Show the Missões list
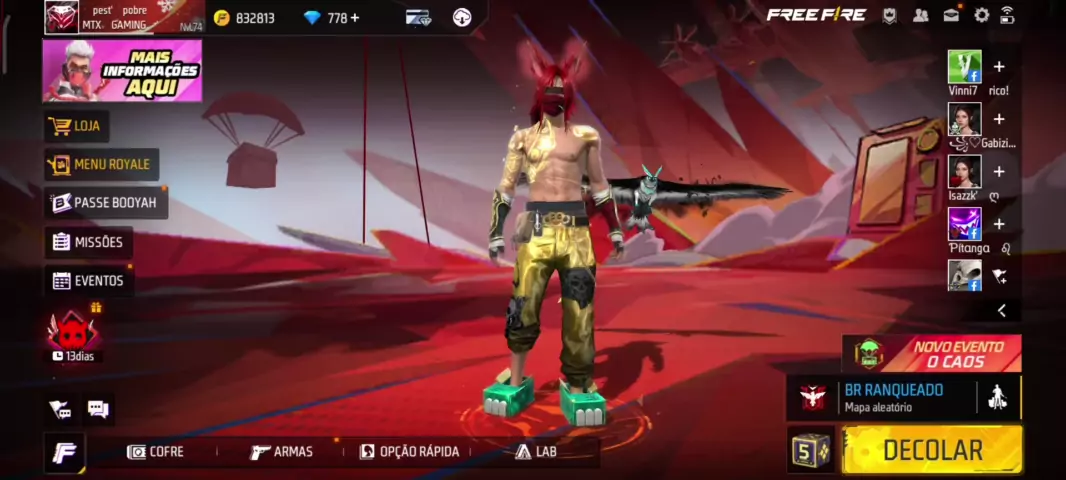 click(88, 242)
